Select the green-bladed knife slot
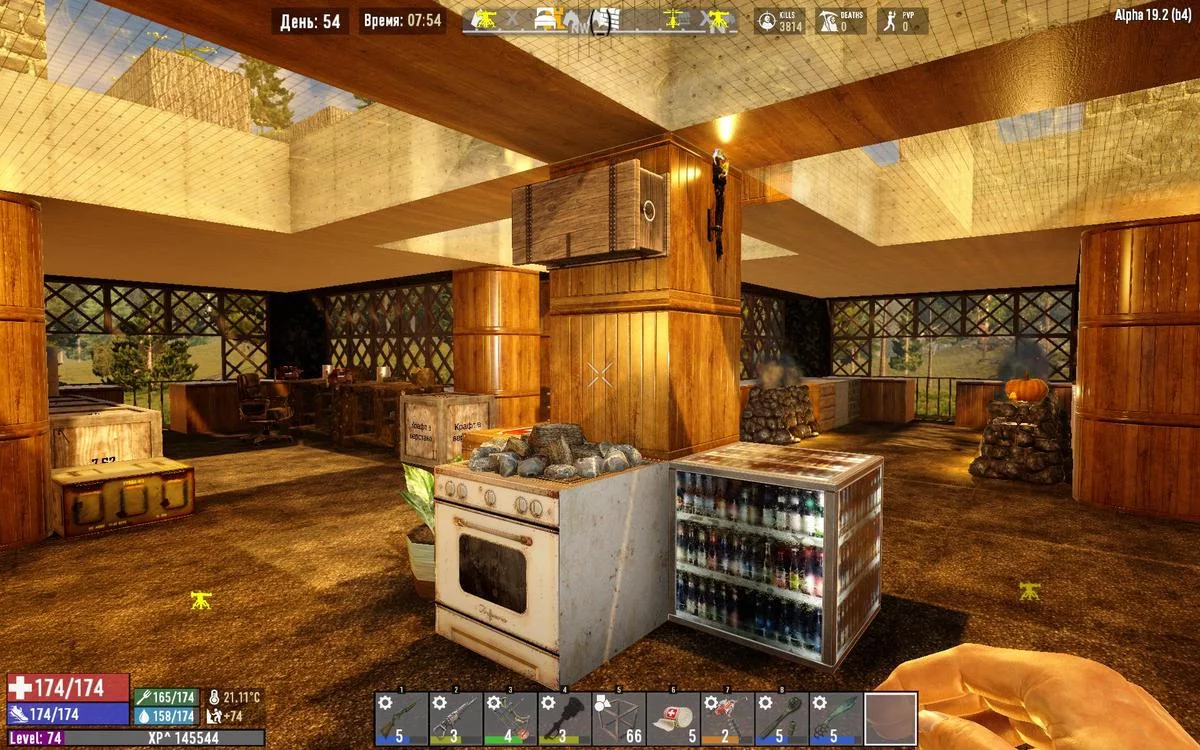This screenshot has height=750, width=1200. click(836, 718)
